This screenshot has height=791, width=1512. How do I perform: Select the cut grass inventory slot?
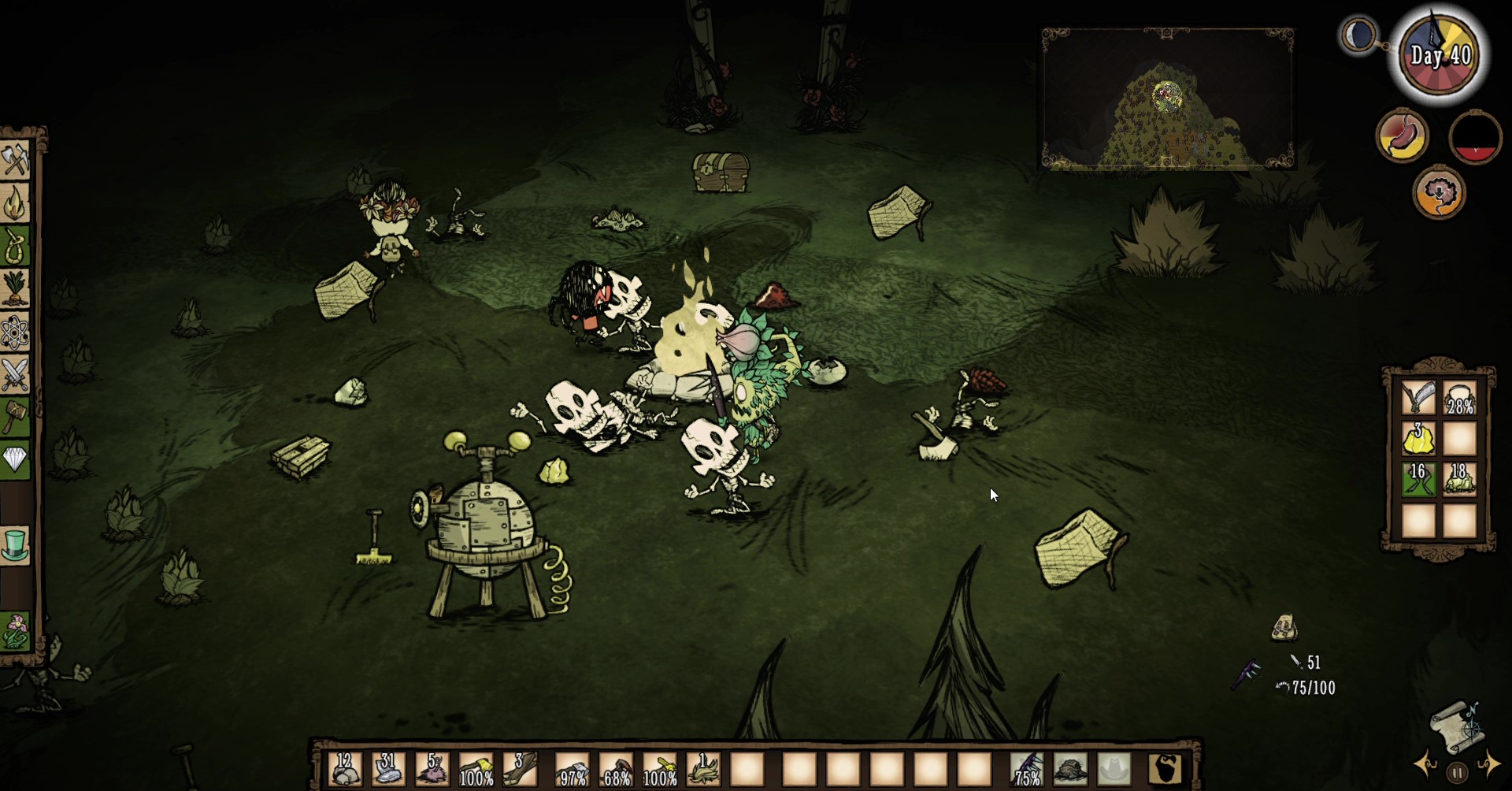703,769
